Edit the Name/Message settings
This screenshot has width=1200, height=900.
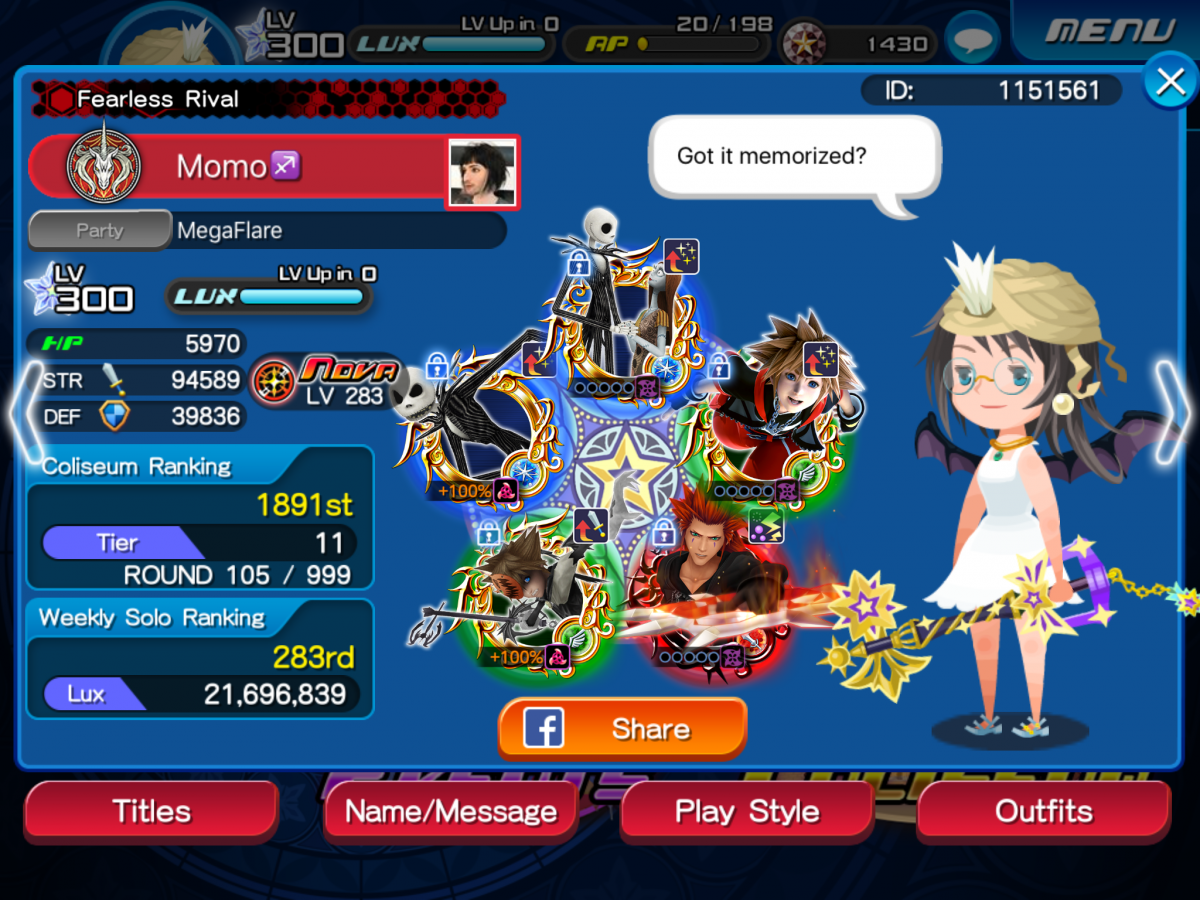tap(451, 811)
